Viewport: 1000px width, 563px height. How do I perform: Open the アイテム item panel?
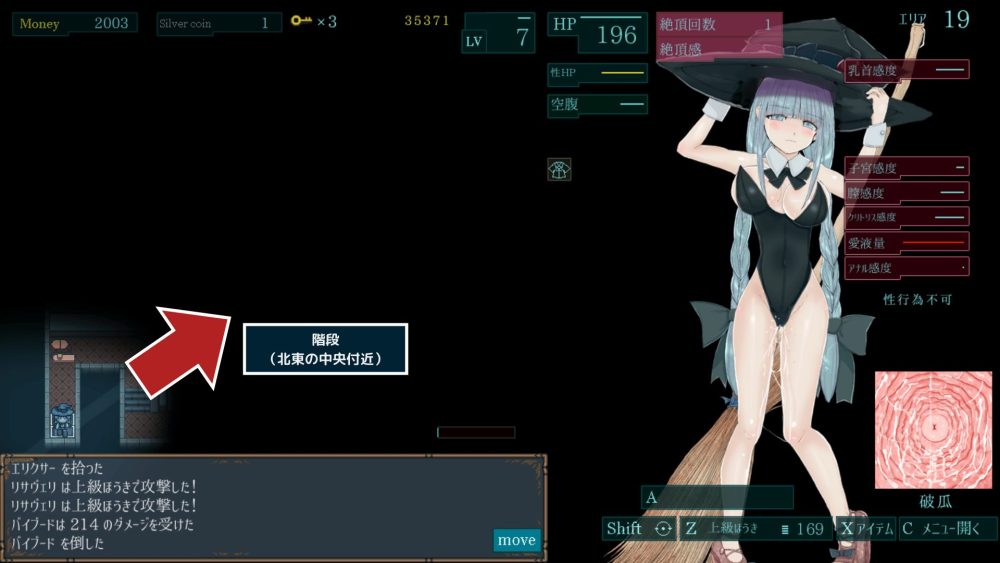point(866,528)
